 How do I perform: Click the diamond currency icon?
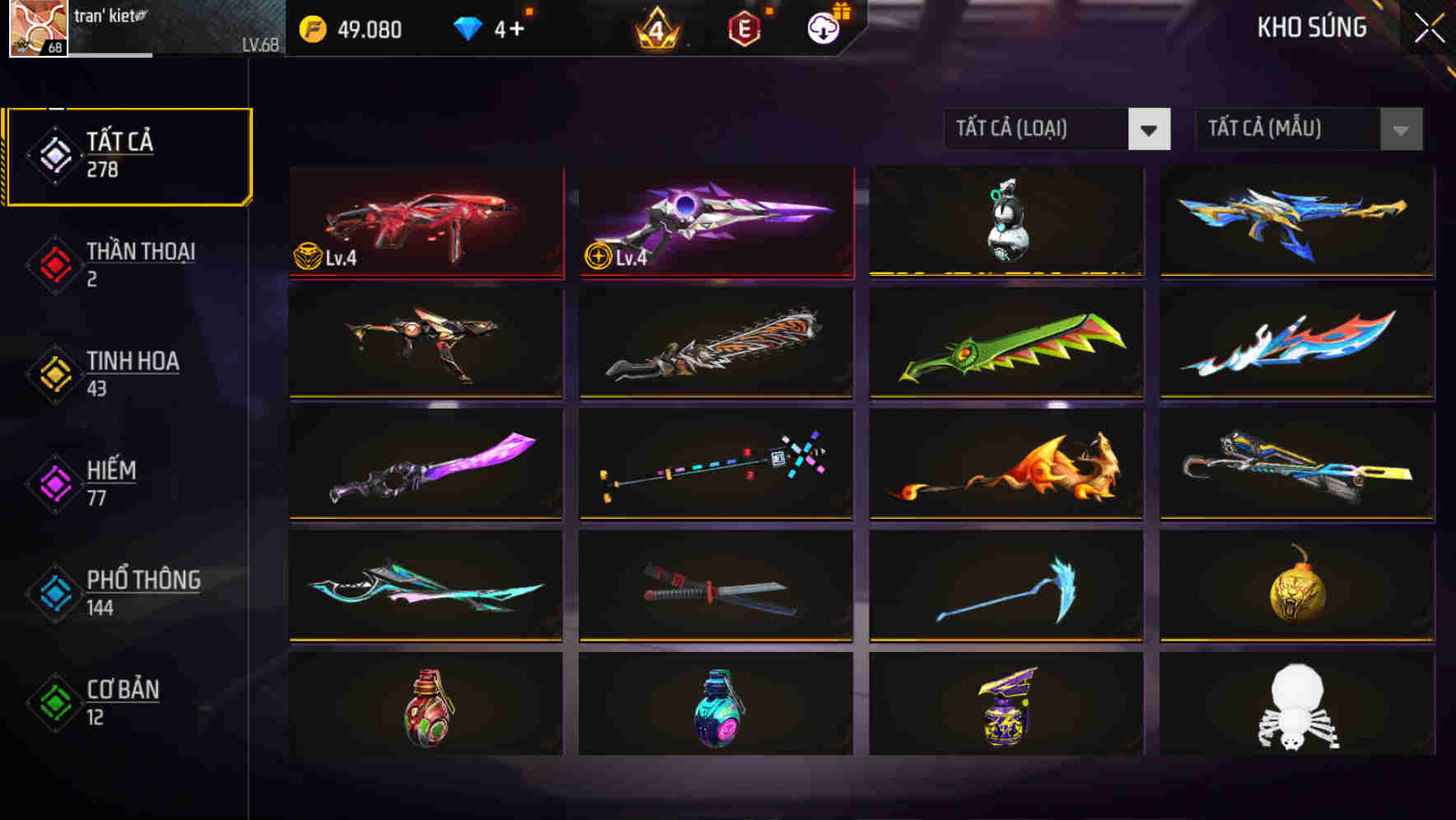467,29
